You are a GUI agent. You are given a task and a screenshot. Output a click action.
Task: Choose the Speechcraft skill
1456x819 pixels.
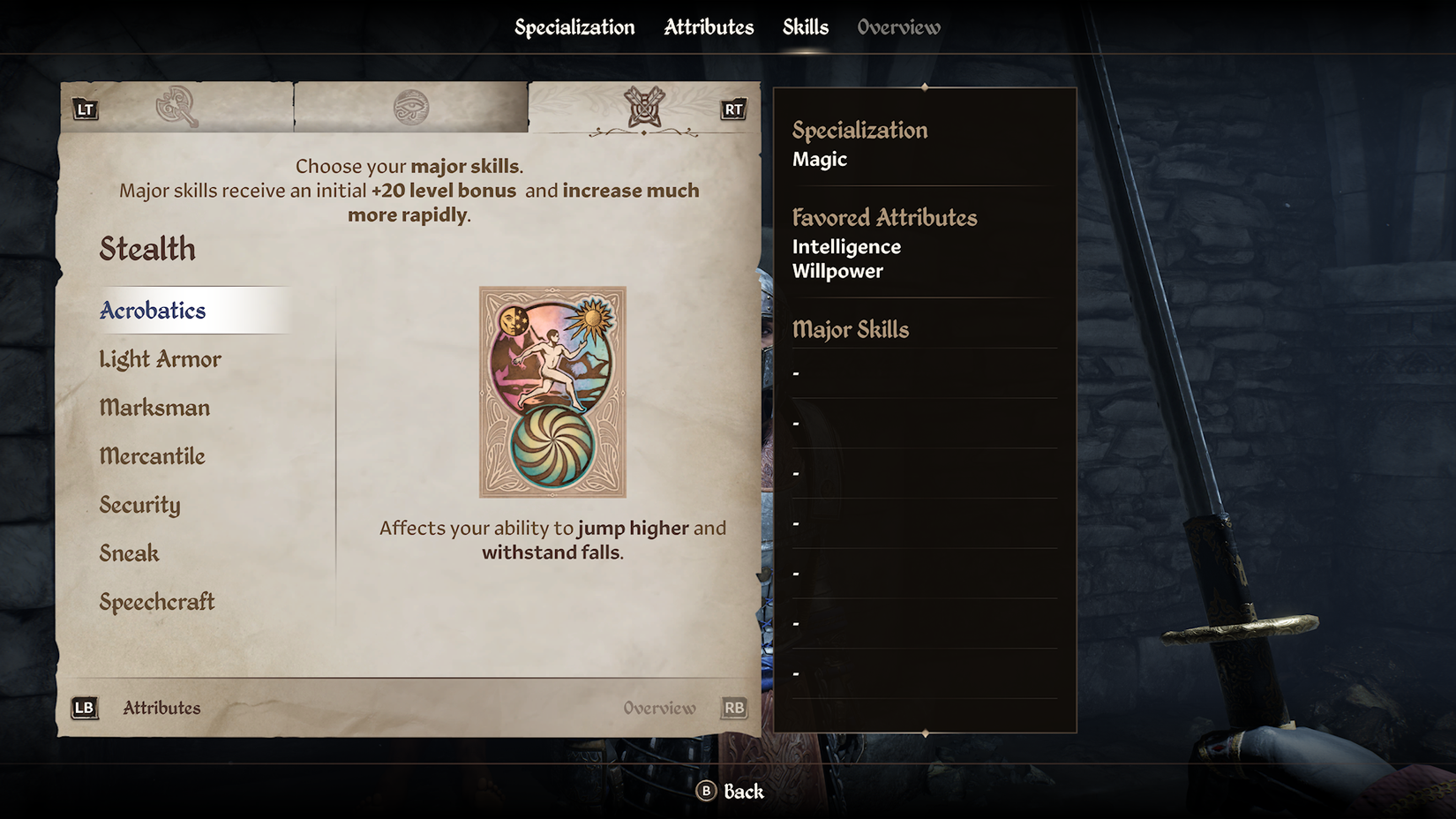pos(157,602)
